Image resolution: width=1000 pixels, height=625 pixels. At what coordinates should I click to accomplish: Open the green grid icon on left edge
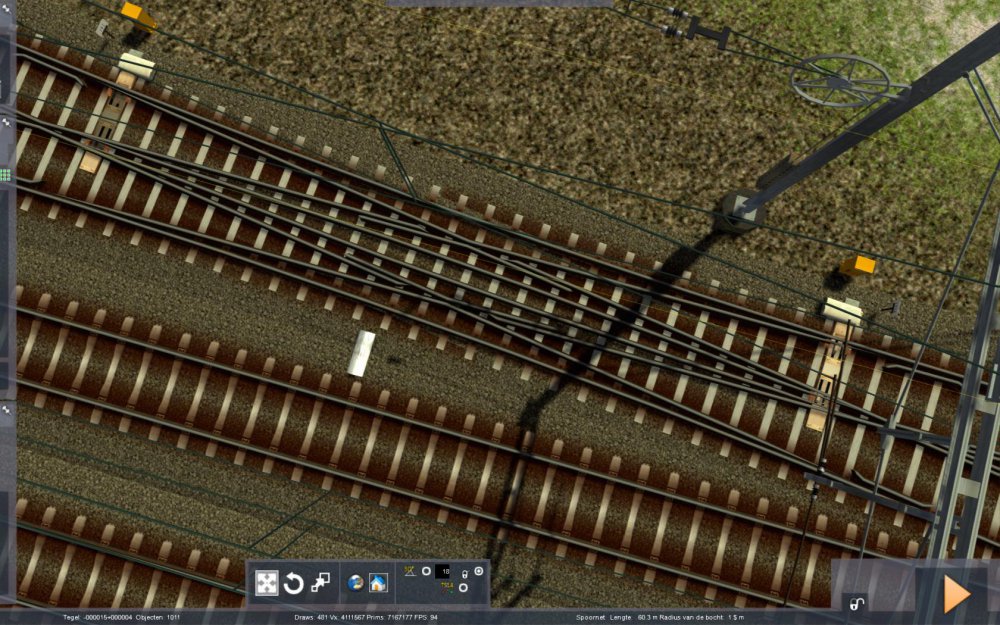(5, 174)
